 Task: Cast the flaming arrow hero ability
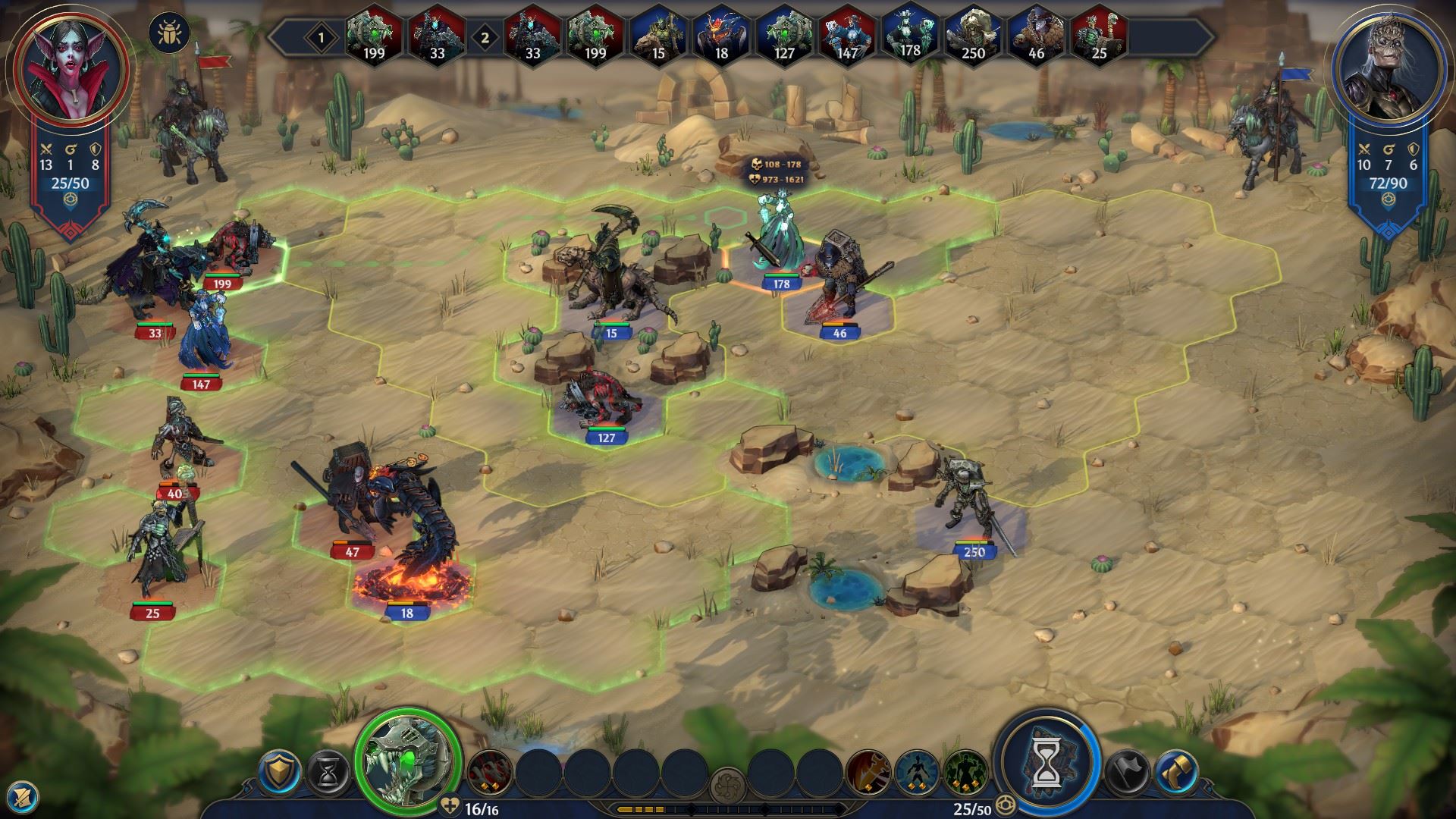click(x=868, y=773)
